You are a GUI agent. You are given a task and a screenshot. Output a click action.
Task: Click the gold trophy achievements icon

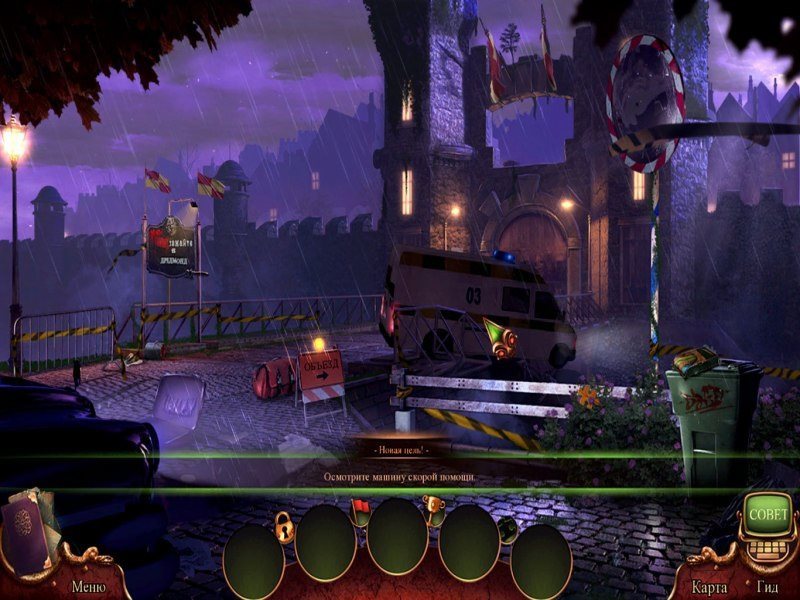click(433, 504)
